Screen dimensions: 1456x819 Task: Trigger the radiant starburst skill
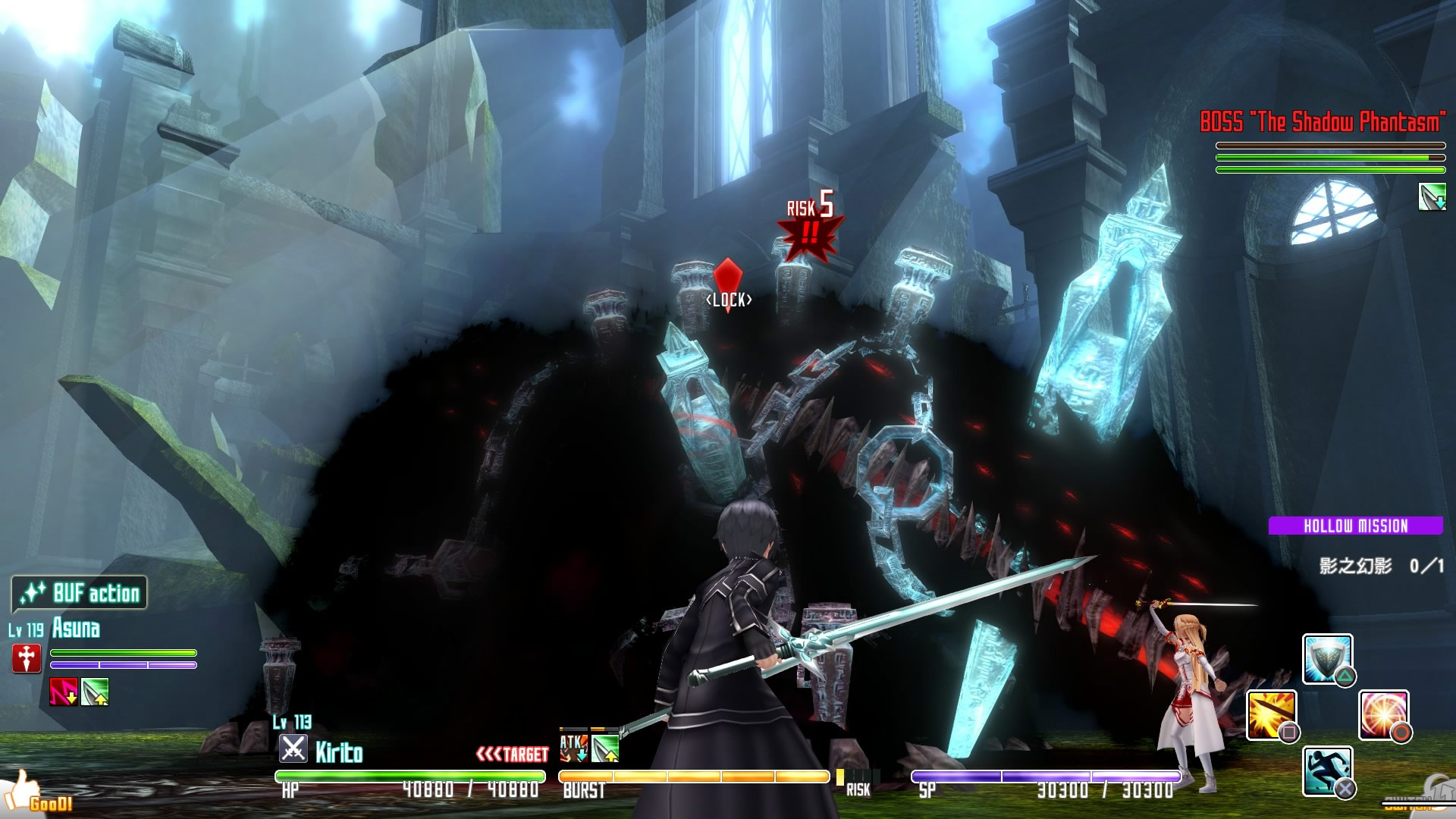click(x=1383, y=714)
